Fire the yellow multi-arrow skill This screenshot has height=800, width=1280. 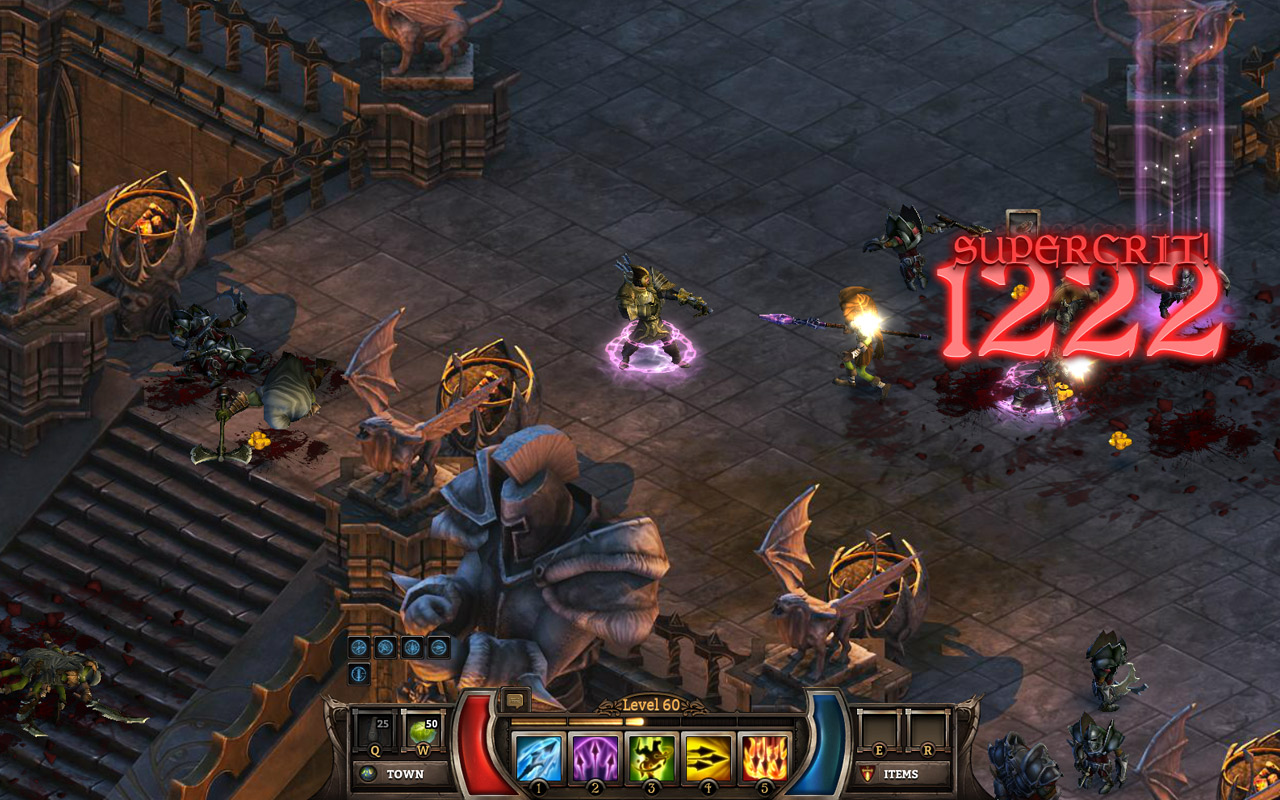[x=707, y=757]
